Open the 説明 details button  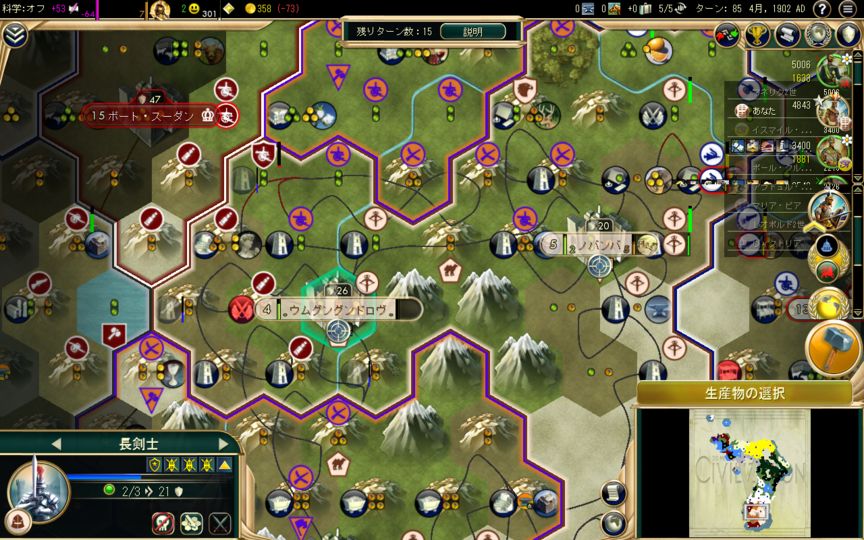(473, 31)
